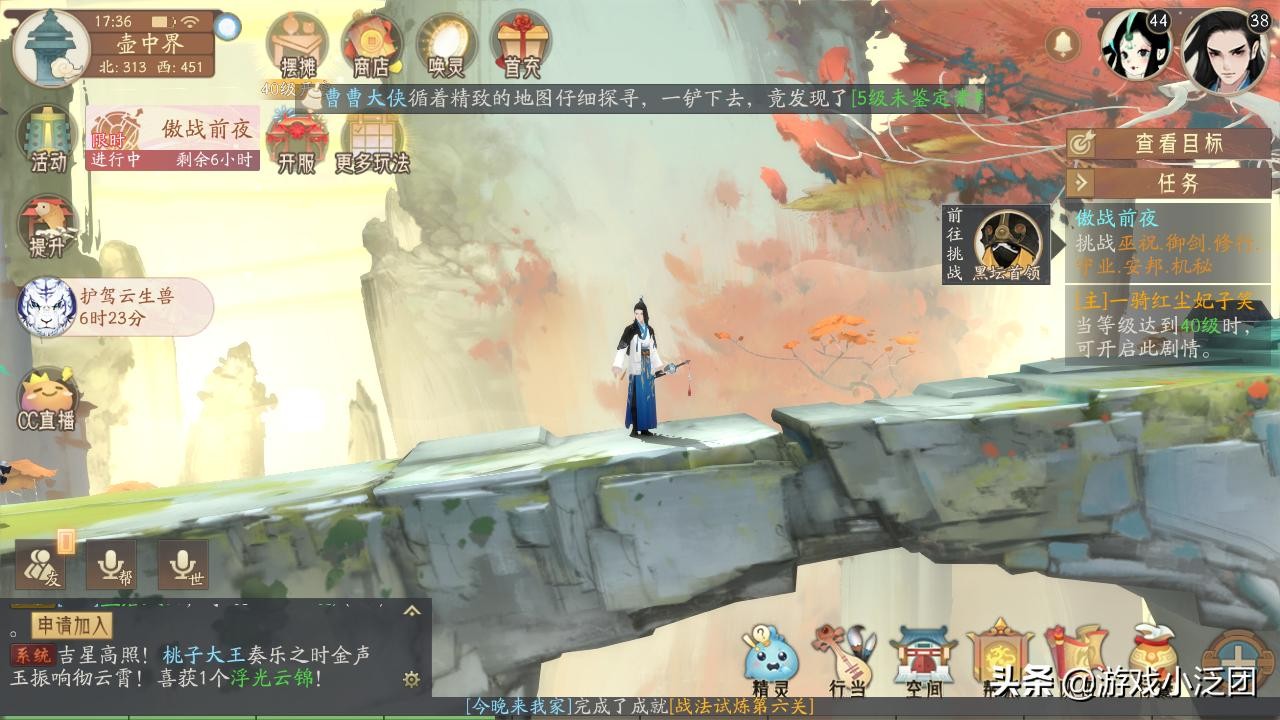Activate guild voice chat microphone (帮)
Screen dimensions: 1280x720
[111, 566]
